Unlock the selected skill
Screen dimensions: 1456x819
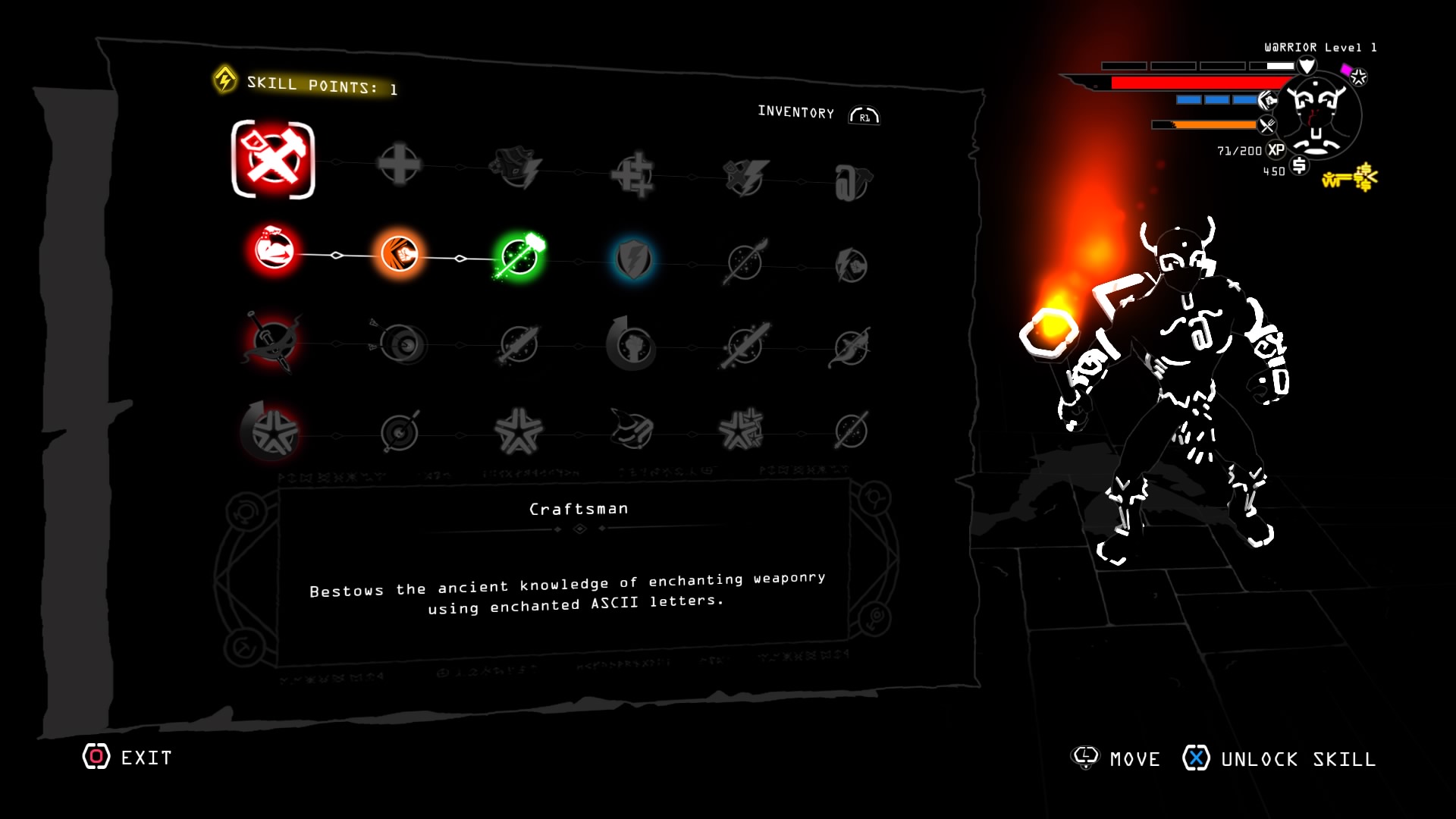1279,758
